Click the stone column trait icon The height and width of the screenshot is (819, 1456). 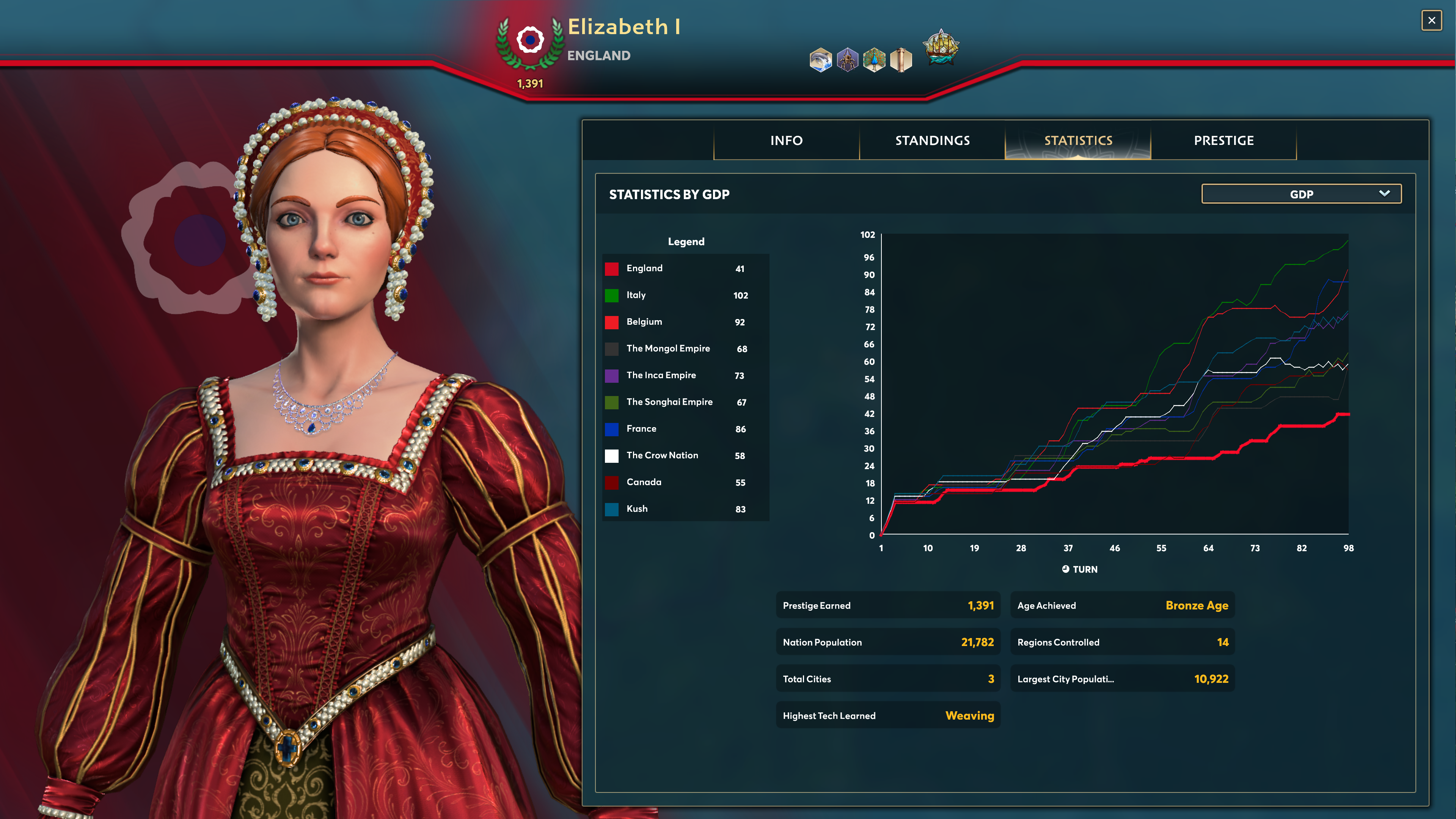901,60
